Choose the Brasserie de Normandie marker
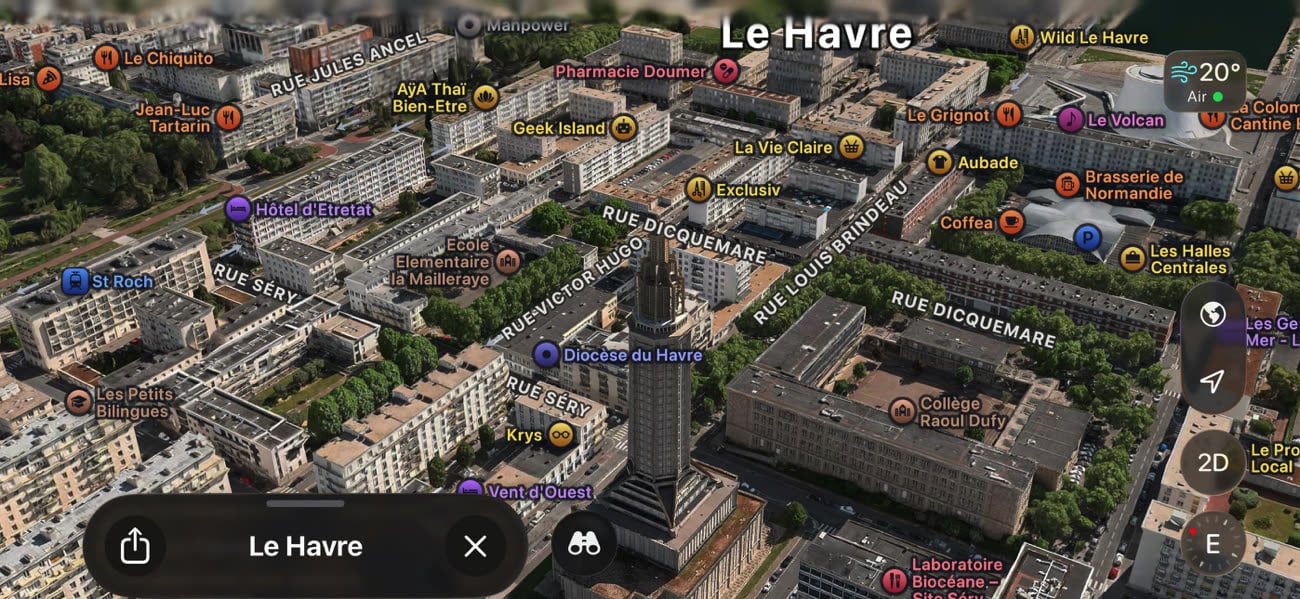 pos(1068,184)
